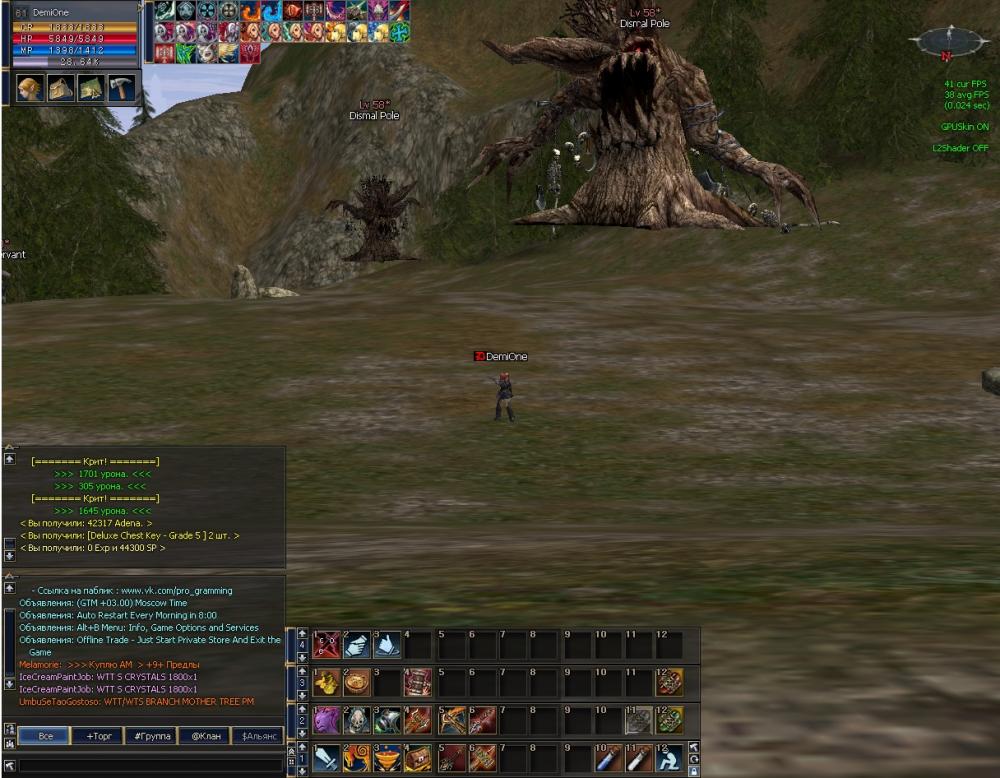Click the compass minimap
Image resolution: width=1000 pixels, height=778 pixels.
[946, 42]
